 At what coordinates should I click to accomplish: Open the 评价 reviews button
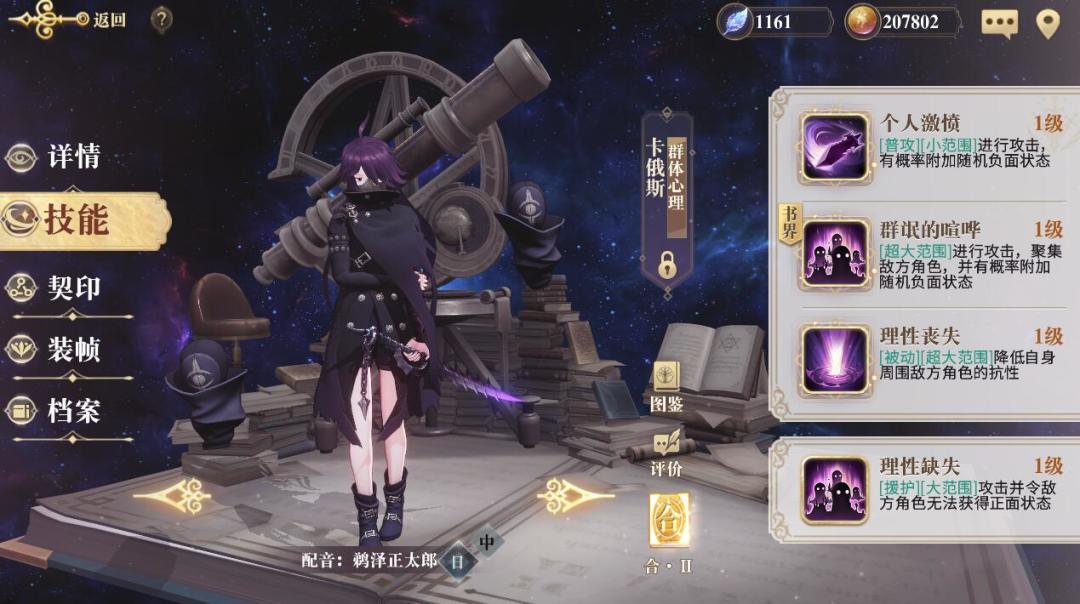tap(666, 452)
